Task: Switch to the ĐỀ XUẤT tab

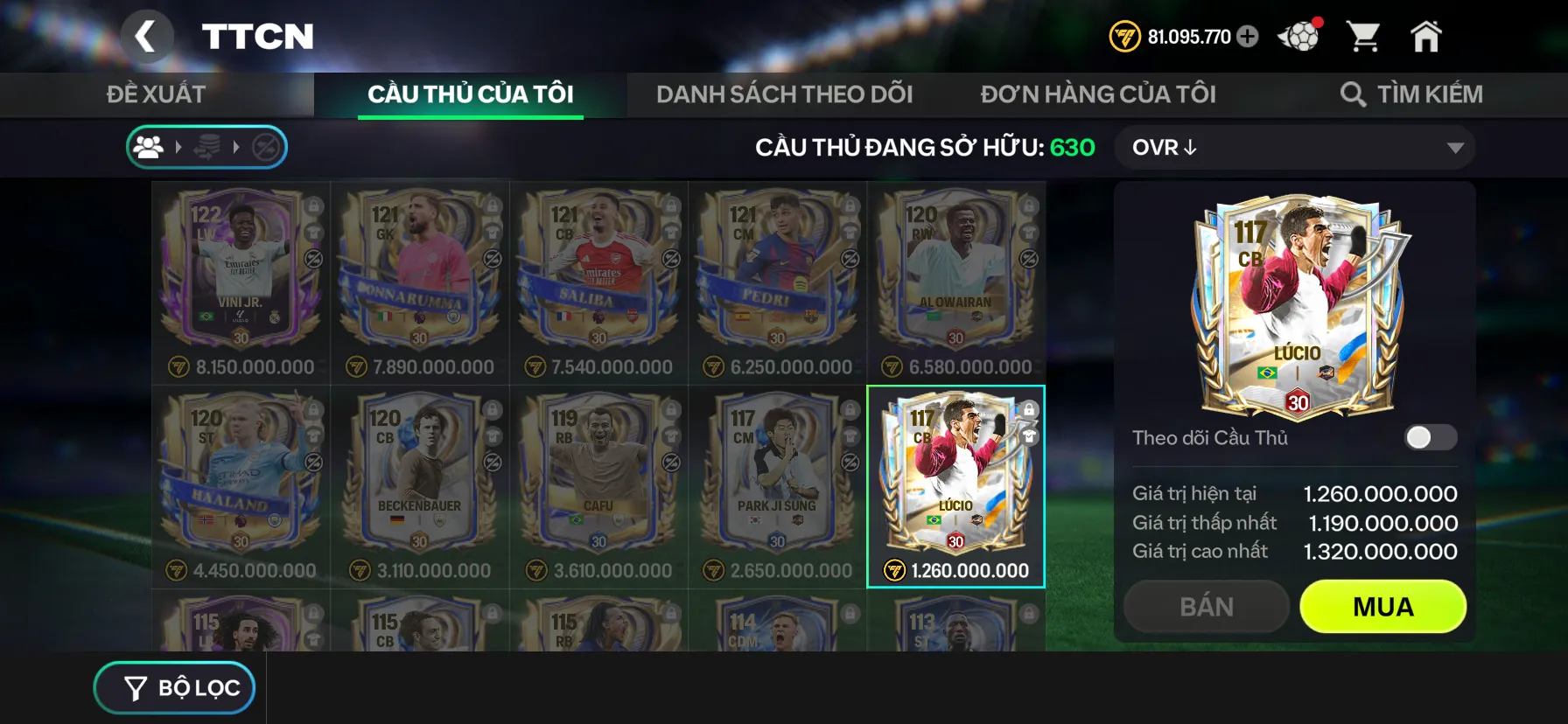Action: 156,94
